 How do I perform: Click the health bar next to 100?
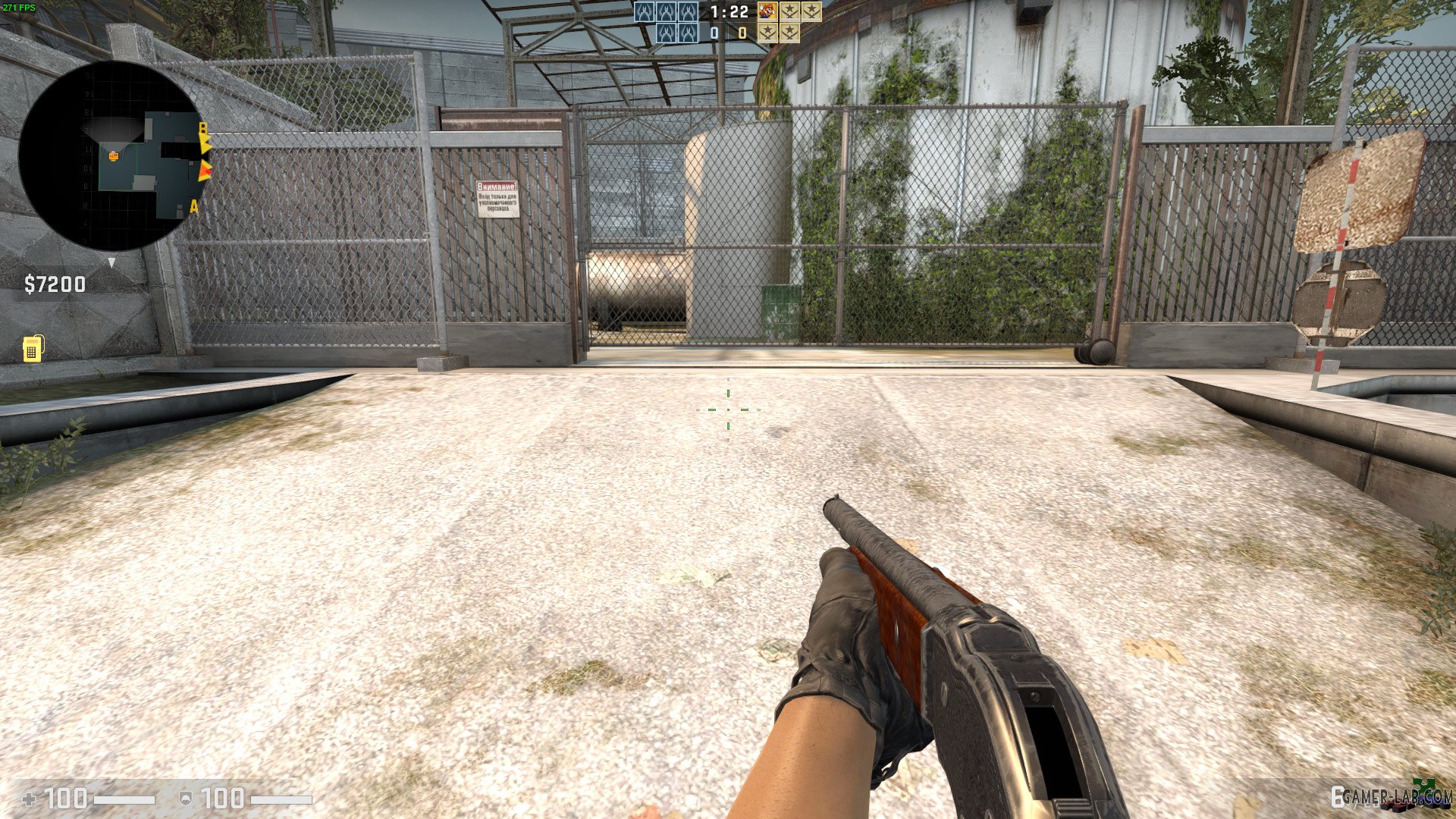pyautogui.click(x=124, y=799)
